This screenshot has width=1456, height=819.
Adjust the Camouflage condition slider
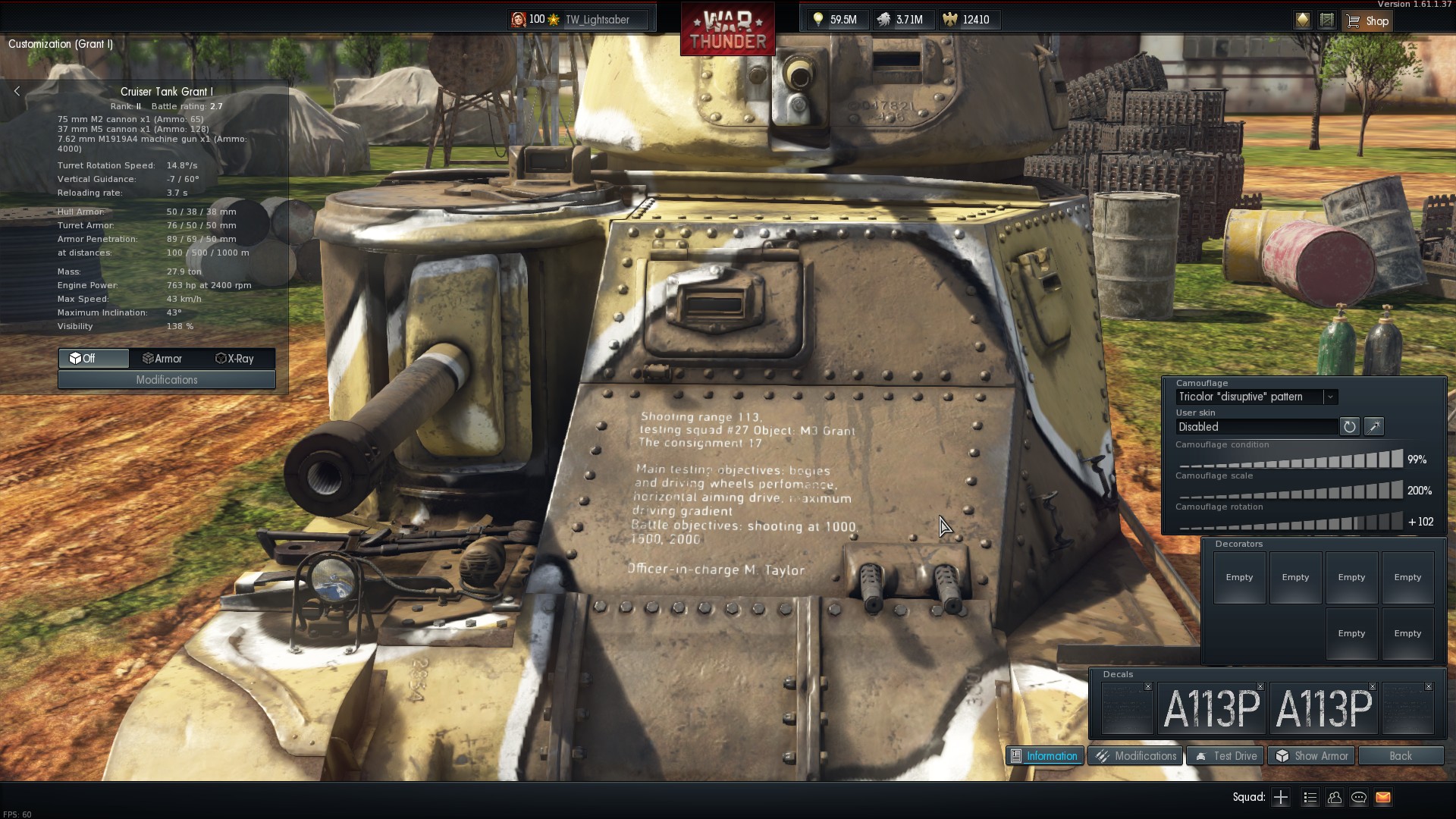[1291, 460]
